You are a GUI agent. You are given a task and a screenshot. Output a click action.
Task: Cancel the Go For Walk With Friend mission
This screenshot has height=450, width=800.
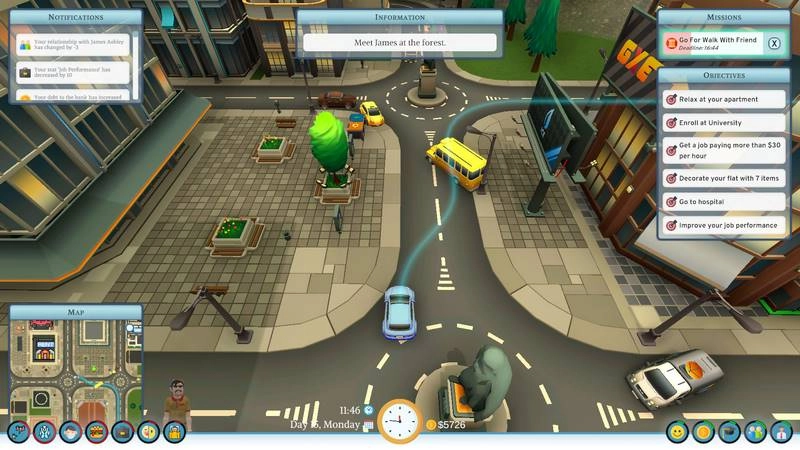[x=774, y=43]
